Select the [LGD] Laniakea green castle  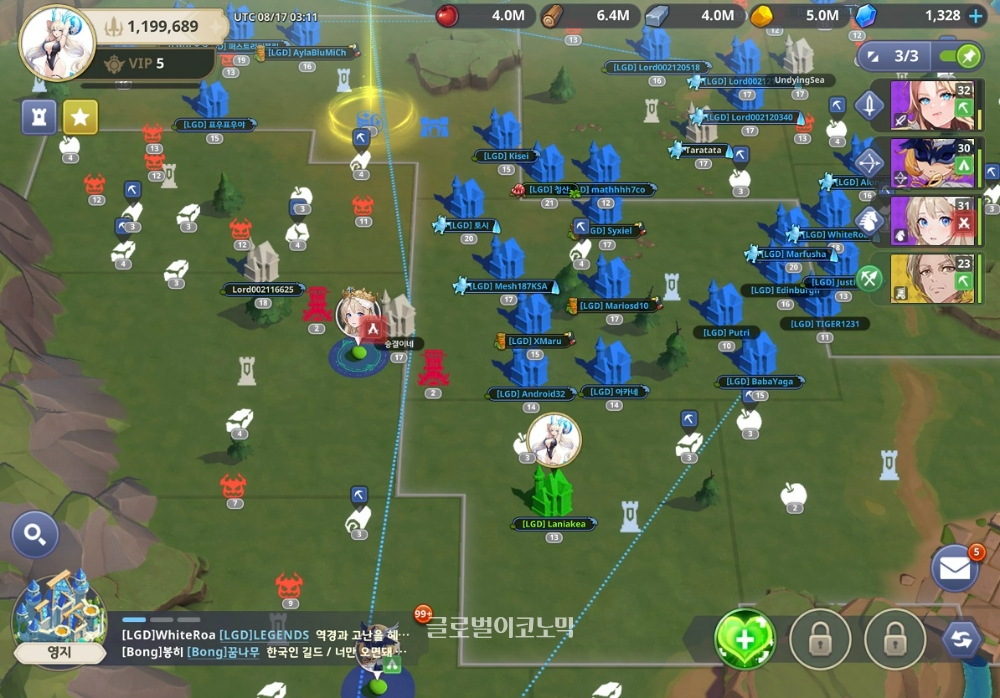(x=552, y=492)
